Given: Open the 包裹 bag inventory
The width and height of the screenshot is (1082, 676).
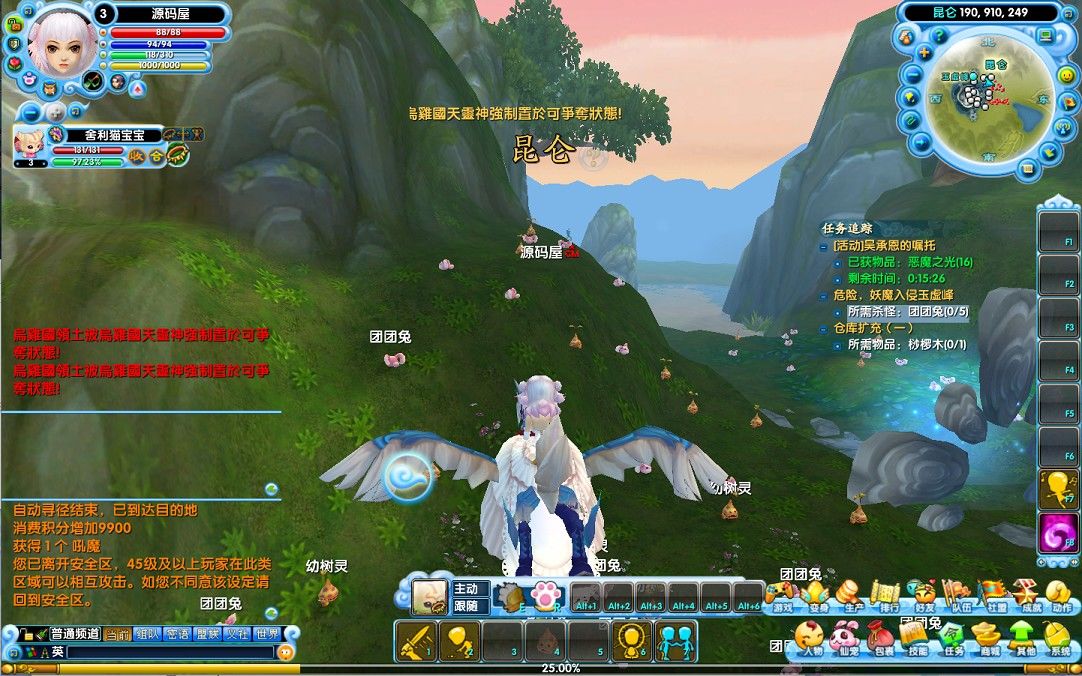Looking at the screenshot, I should (x=882, y=637).
